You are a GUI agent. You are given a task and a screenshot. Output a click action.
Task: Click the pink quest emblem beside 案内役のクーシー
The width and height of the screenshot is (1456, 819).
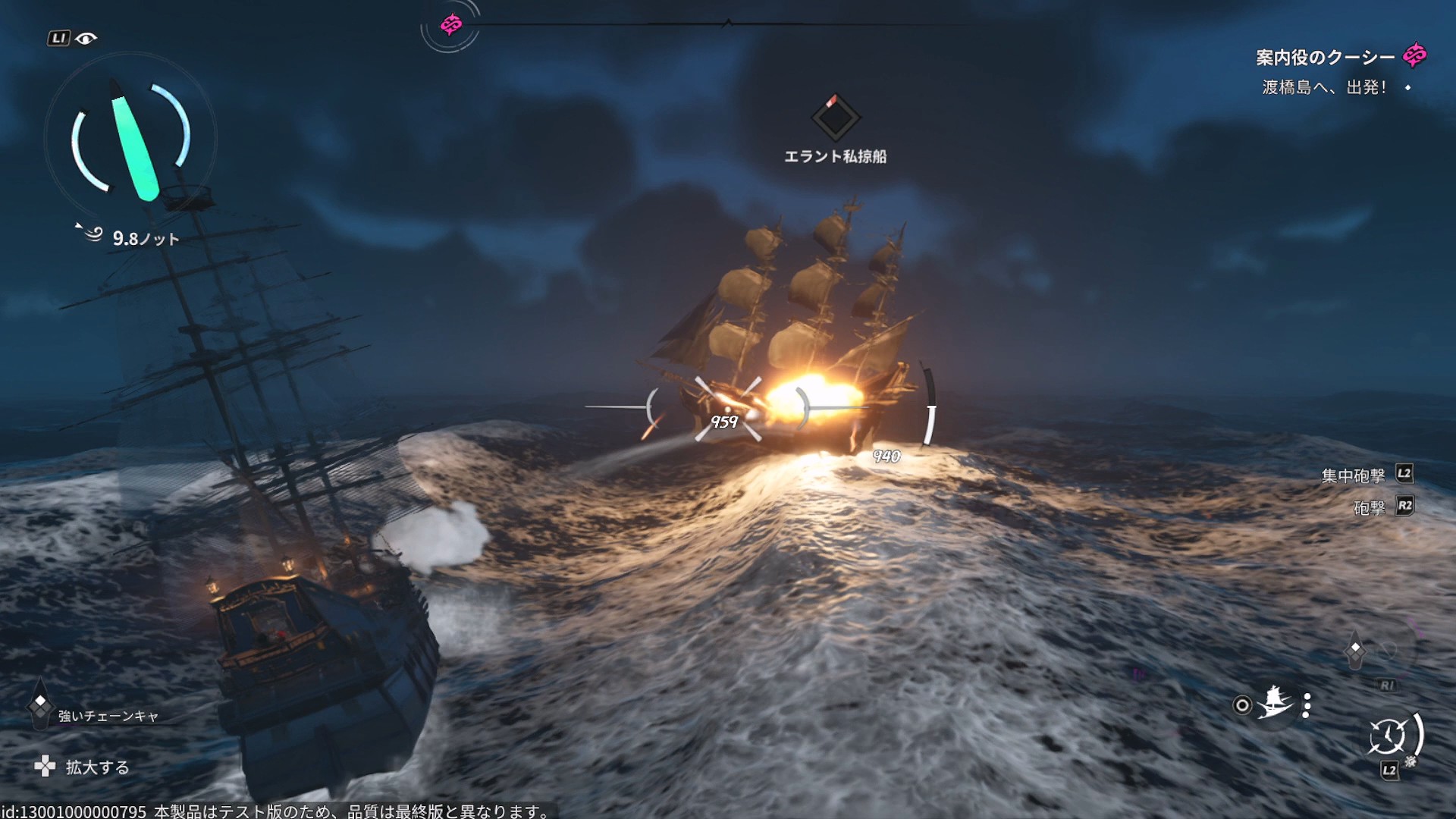[1414, 55]
